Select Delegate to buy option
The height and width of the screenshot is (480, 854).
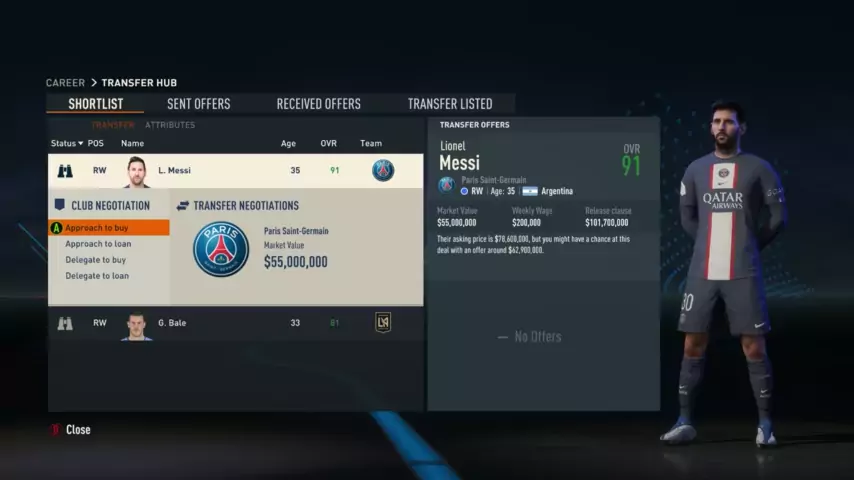96,260
